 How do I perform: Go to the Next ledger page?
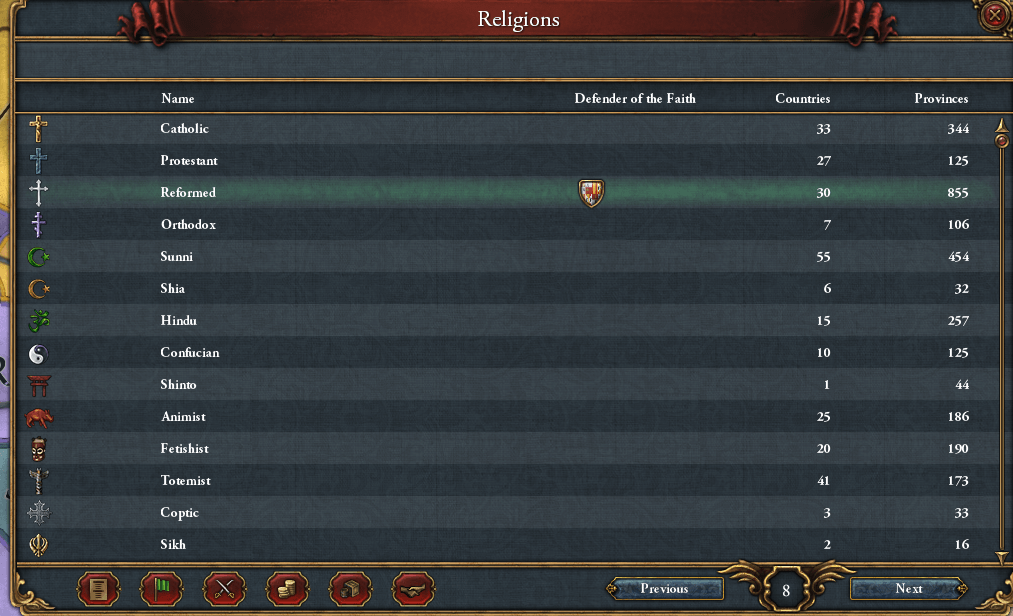(908, 589)
